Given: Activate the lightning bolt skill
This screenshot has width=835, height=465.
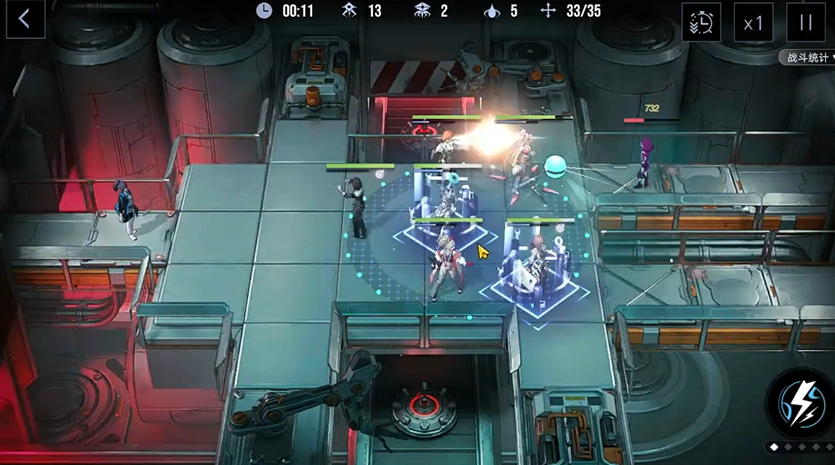Looking at the screenshot, I should tap(799, 402).
